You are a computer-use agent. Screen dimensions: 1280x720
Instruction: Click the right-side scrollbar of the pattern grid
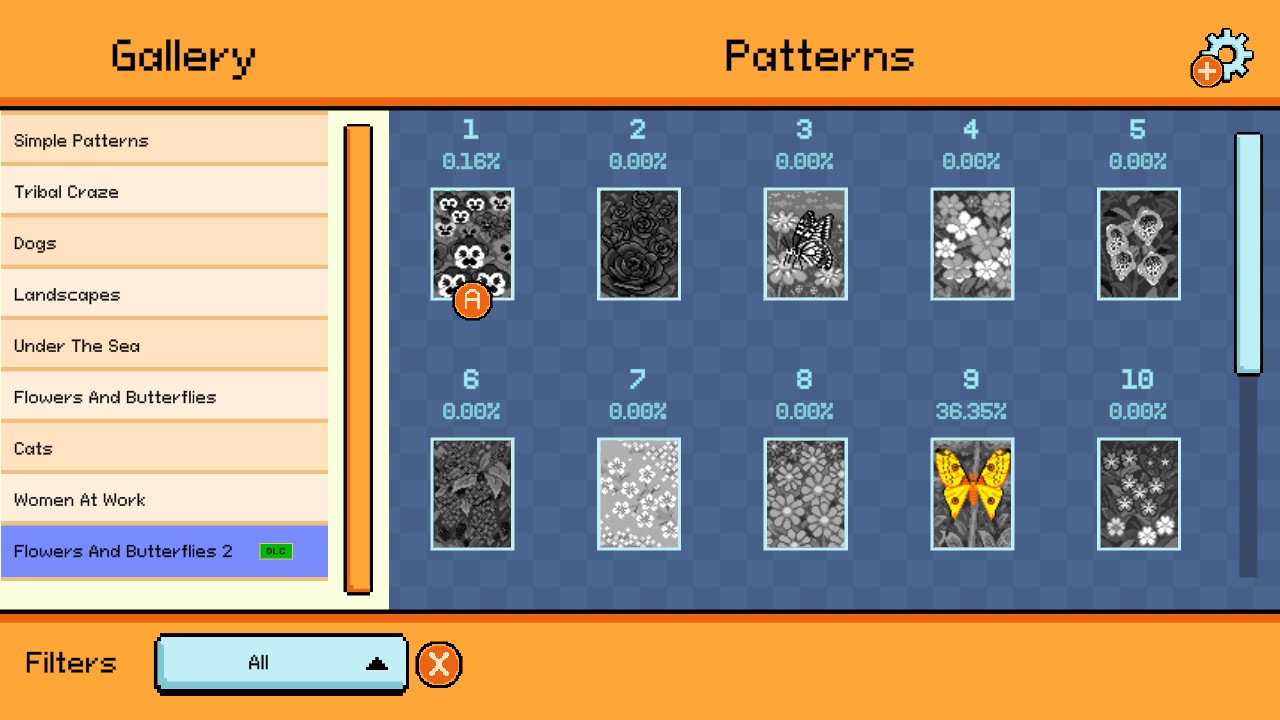[x=1247, y=252]
